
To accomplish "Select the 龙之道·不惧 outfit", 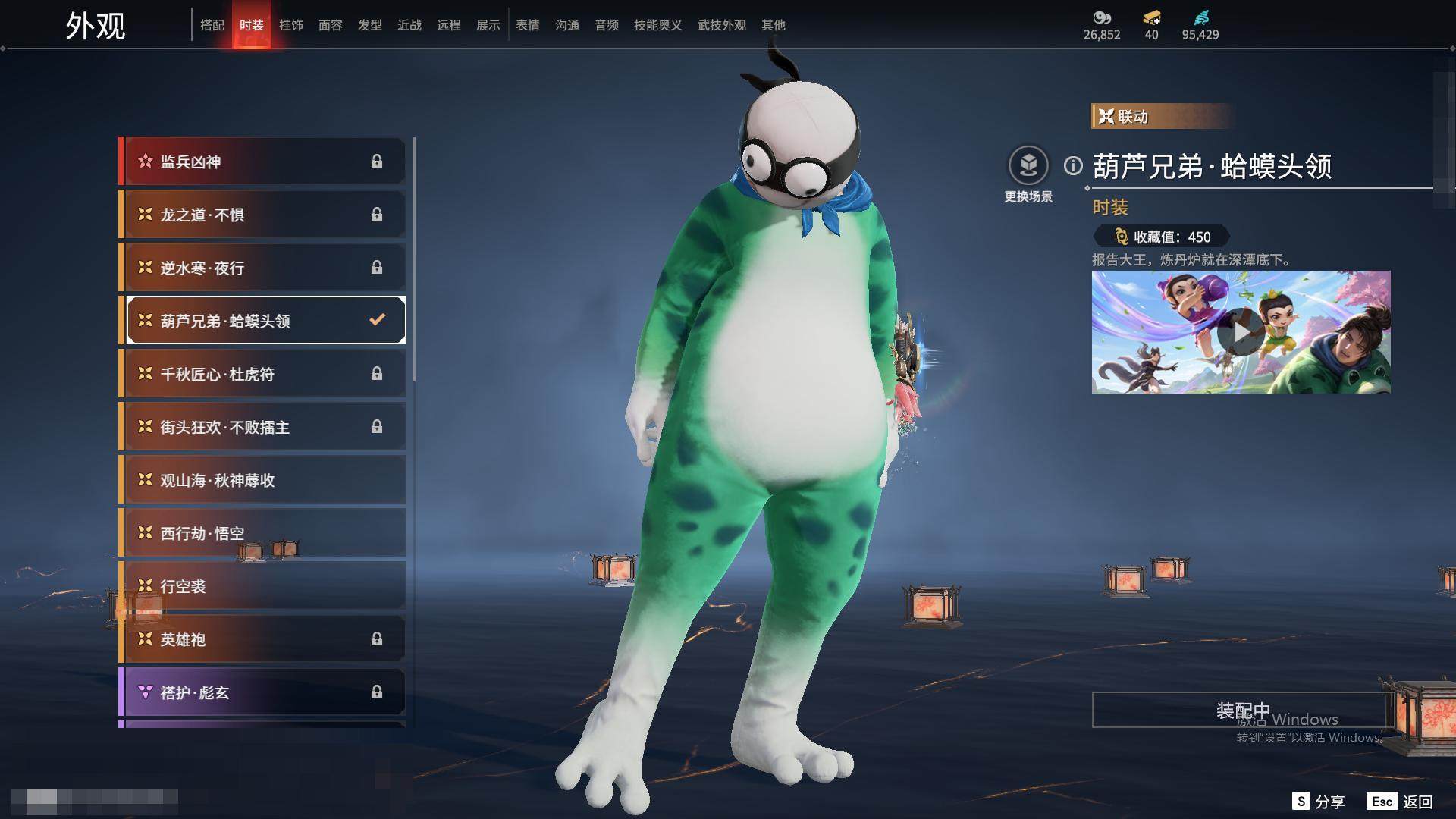I will [x=262, y=215].
